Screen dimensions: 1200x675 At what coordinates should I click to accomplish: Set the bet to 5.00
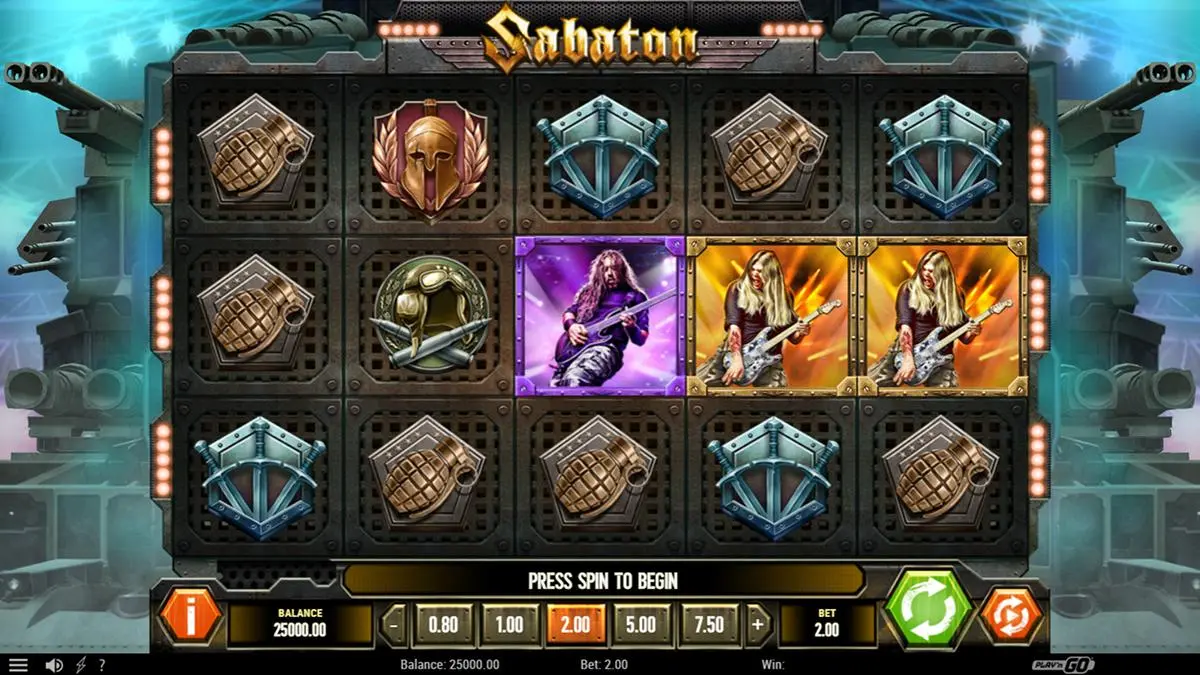click(641, 625)
